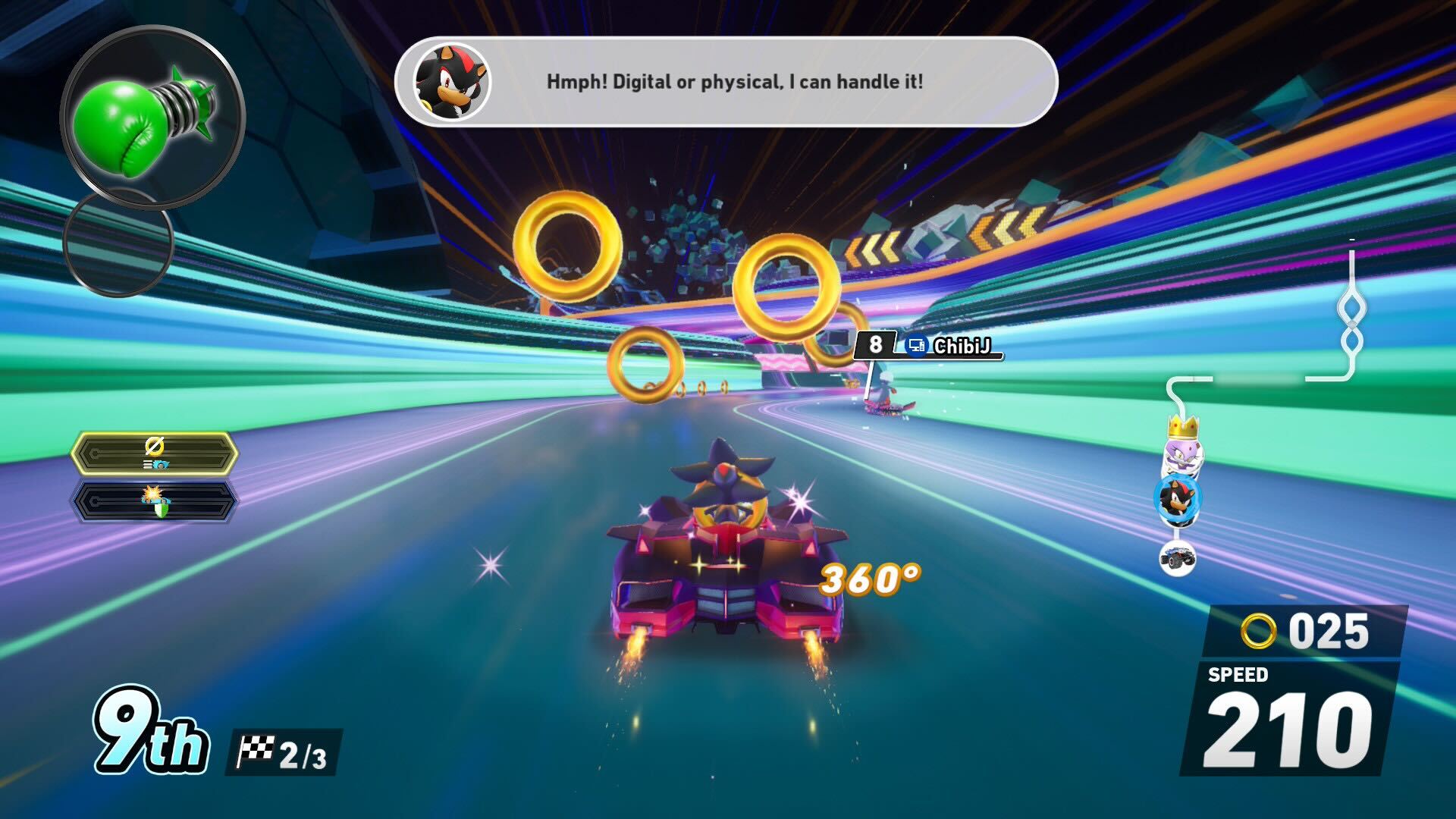Select the blue gadget panel with shield icon

tap(155, 501)
